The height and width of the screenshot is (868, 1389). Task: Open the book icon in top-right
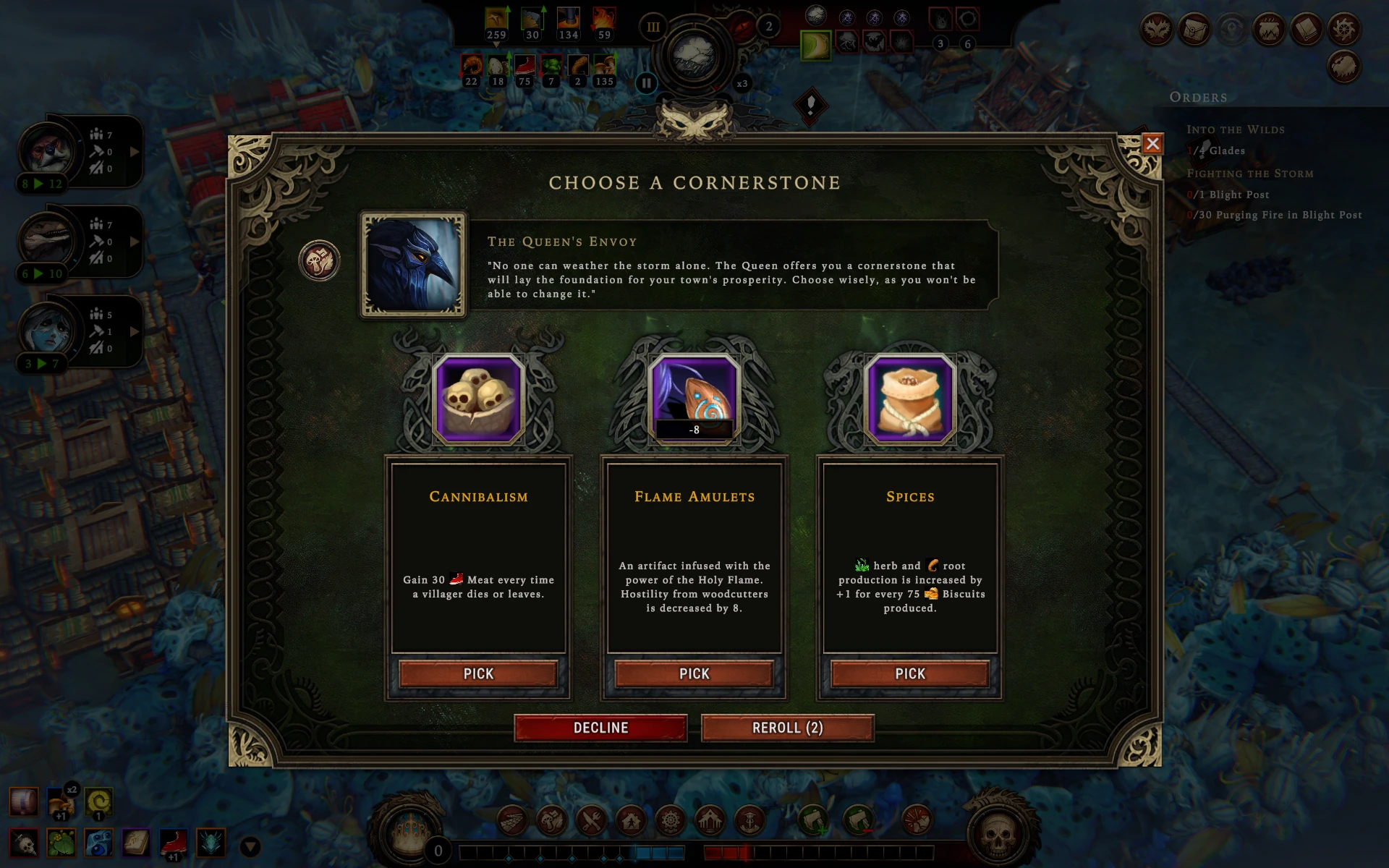[x=1306, y=30]
